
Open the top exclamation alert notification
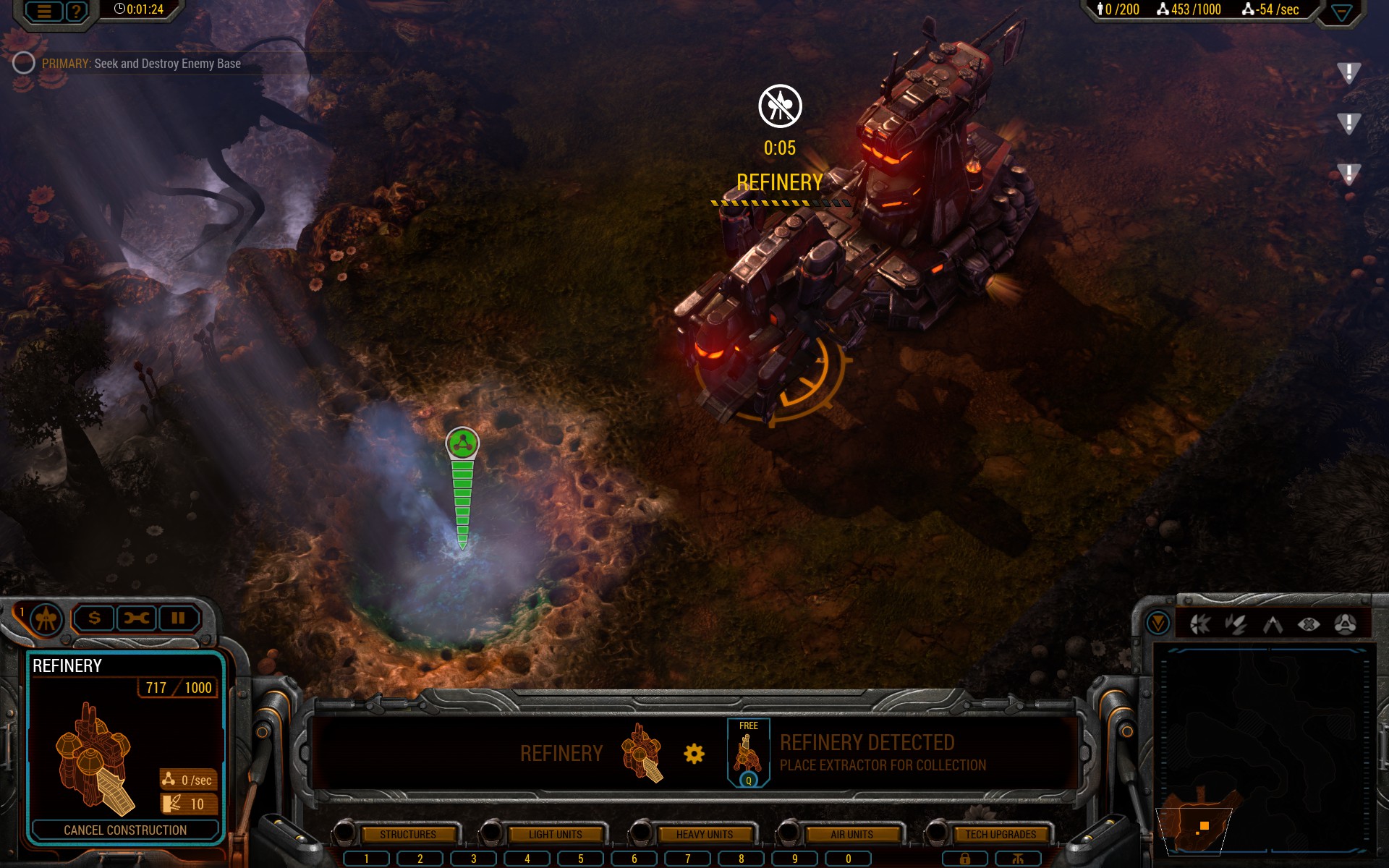[1348, 72]
